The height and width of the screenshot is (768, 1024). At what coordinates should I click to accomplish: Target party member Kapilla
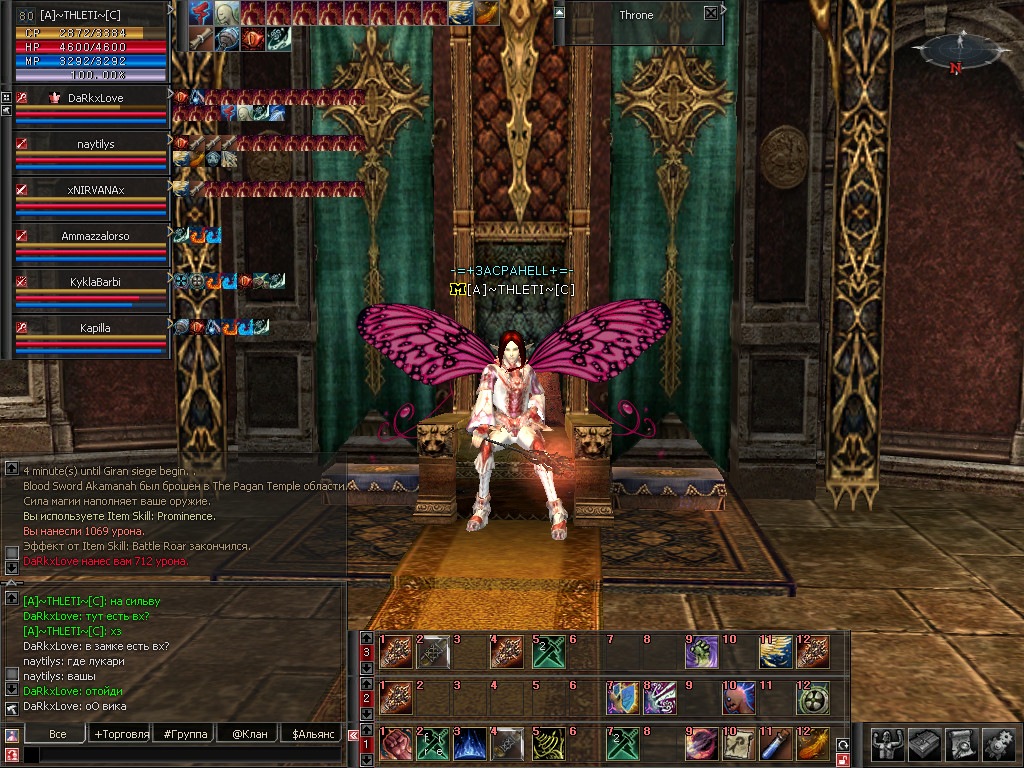click(x=96, y=328)
